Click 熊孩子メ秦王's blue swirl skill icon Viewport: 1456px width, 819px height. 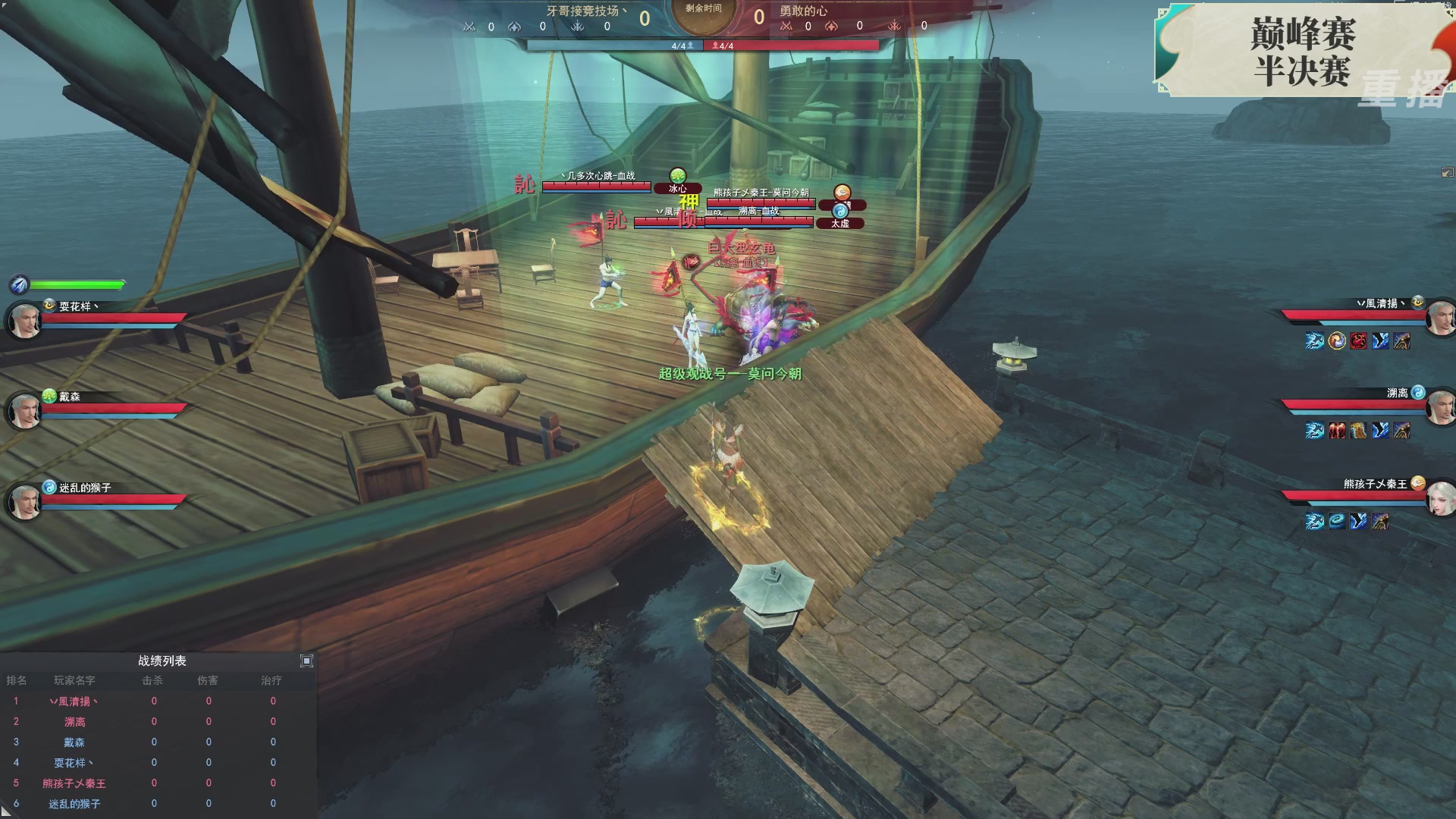click(x=1336, y=521)
